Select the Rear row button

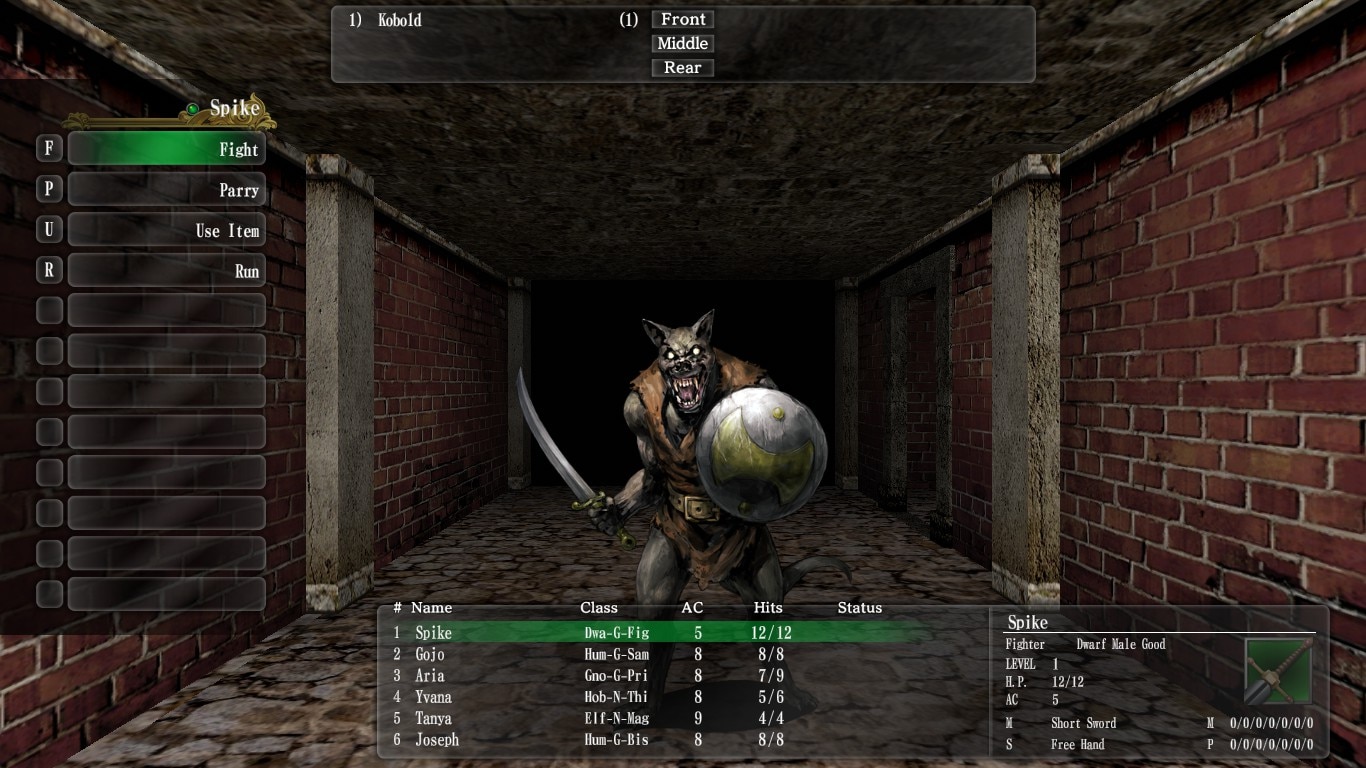pyautogui.click(x=683, y=68)
